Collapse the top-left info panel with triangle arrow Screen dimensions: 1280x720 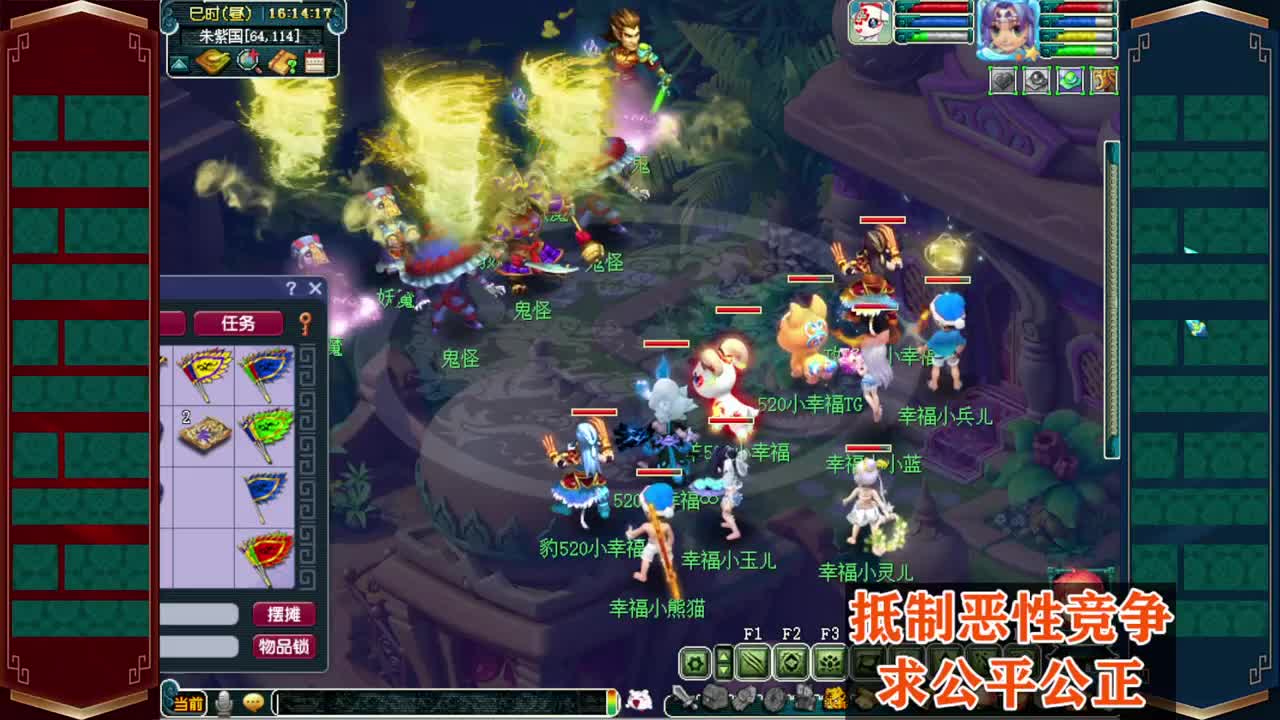pyautogui.click(x=177, y=64)
